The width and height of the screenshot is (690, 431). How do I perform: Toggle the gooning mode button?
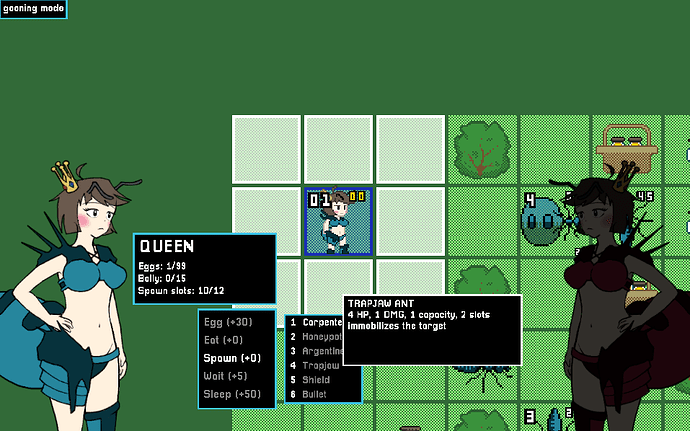pos(33,8)
